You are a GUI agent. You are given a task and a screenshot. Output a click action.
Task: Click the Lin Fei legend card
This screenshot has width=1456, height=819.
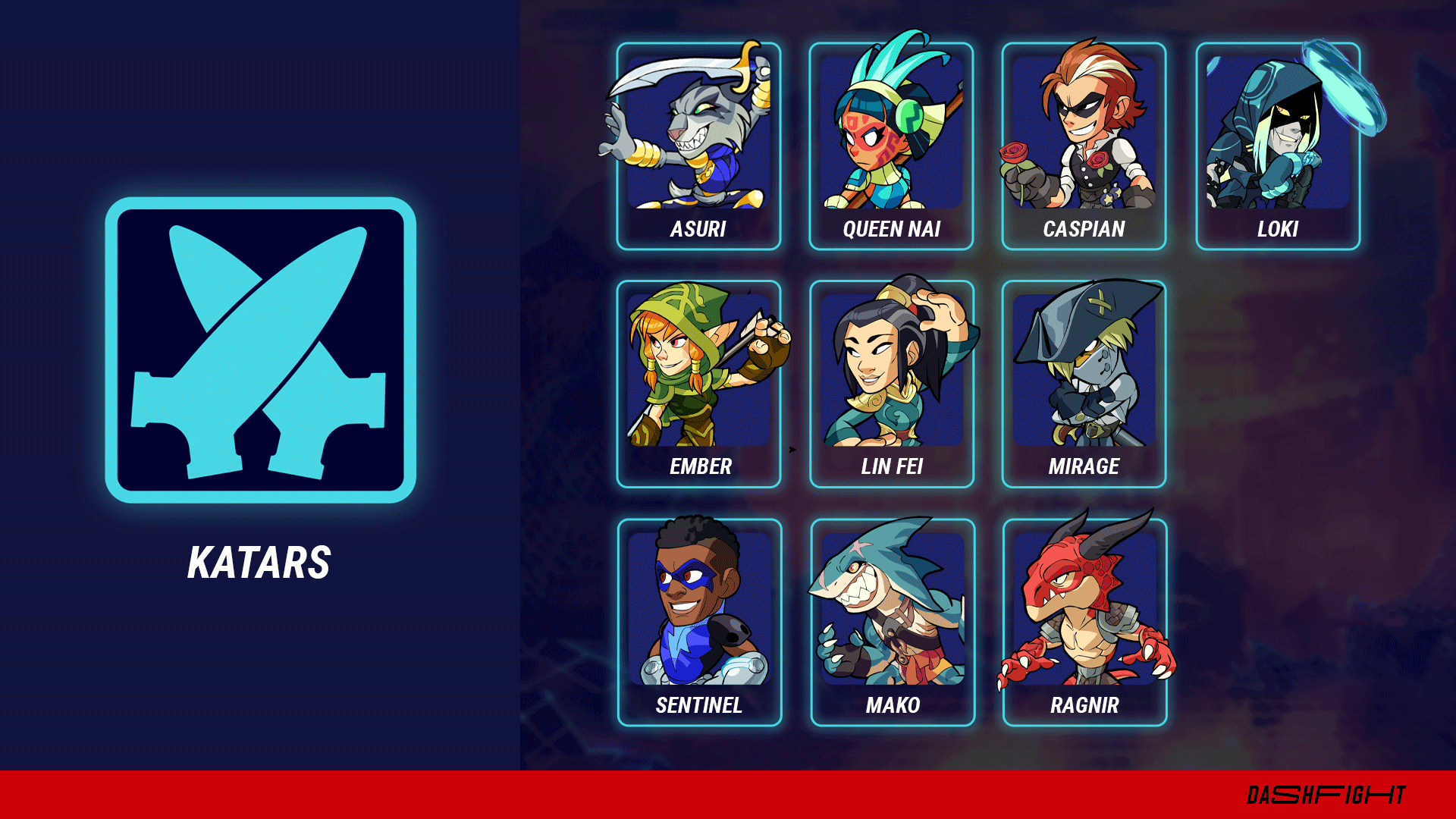[892, 384]
